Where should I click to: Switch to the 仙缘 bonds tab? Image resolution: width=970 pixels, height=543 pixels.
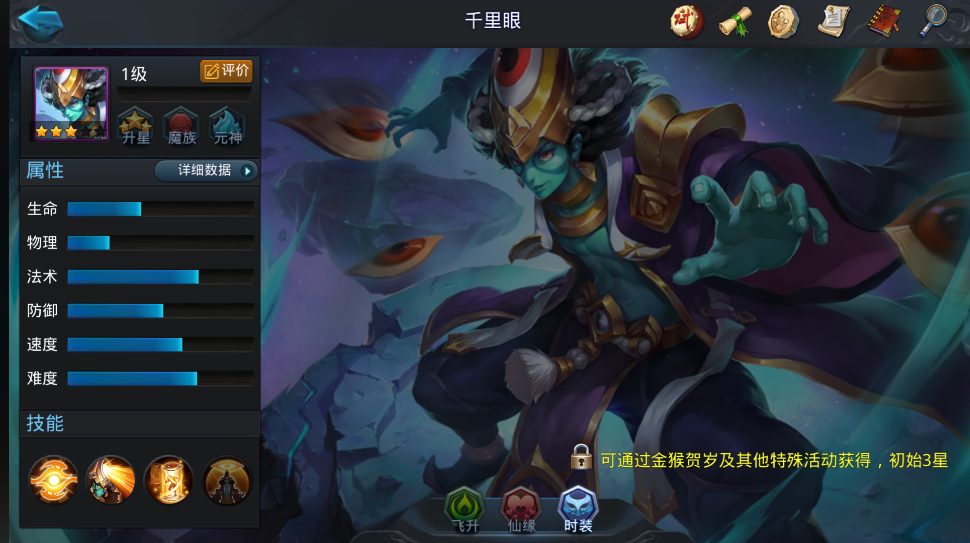pyautogui.click(x=521, y=508)
